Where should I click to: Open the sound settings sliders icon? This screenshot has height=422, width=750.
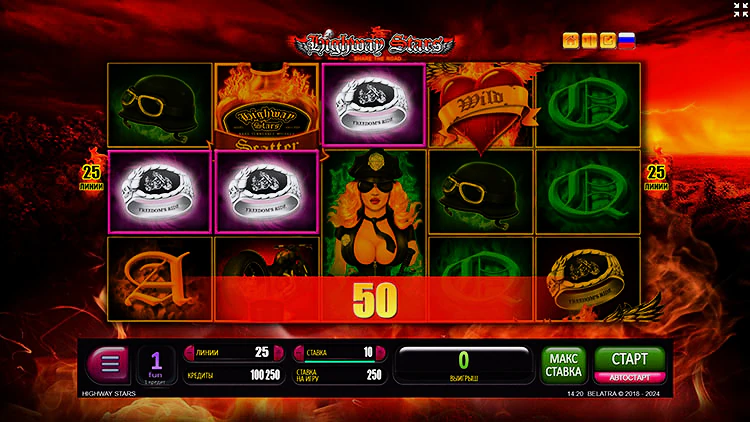pyautogui.click(x=589, y=41)
